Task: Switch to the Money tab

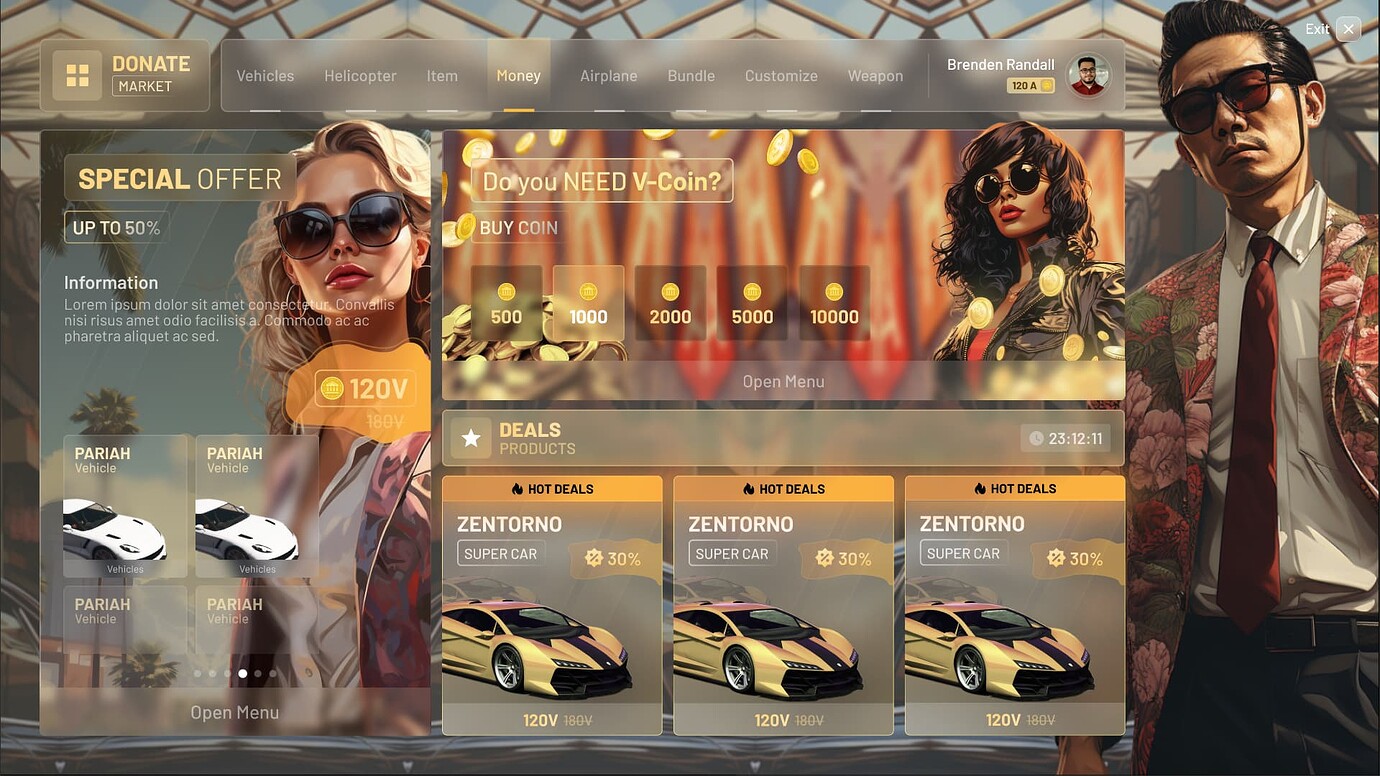Action: pos(518,75)
